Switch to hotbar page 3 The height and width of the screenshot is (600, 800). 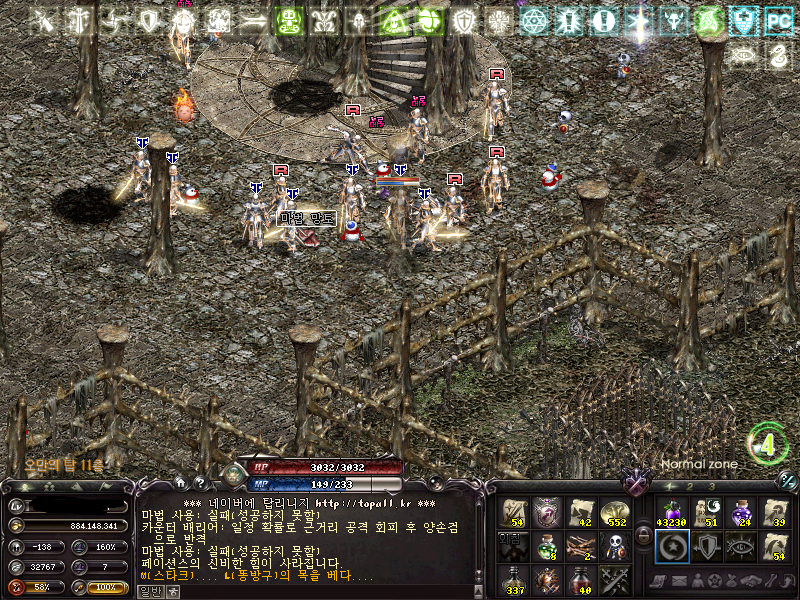click(x=711, y=486)
